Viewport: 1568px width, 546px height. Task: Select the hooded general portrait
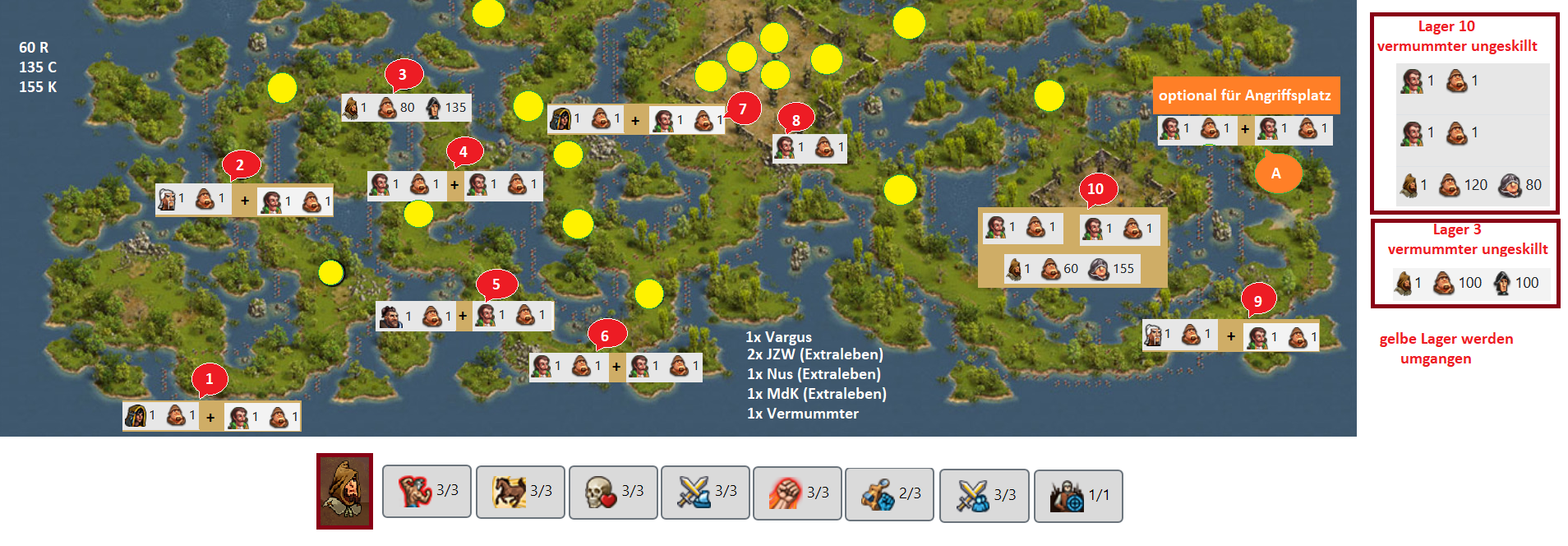(x=344, y=491)
